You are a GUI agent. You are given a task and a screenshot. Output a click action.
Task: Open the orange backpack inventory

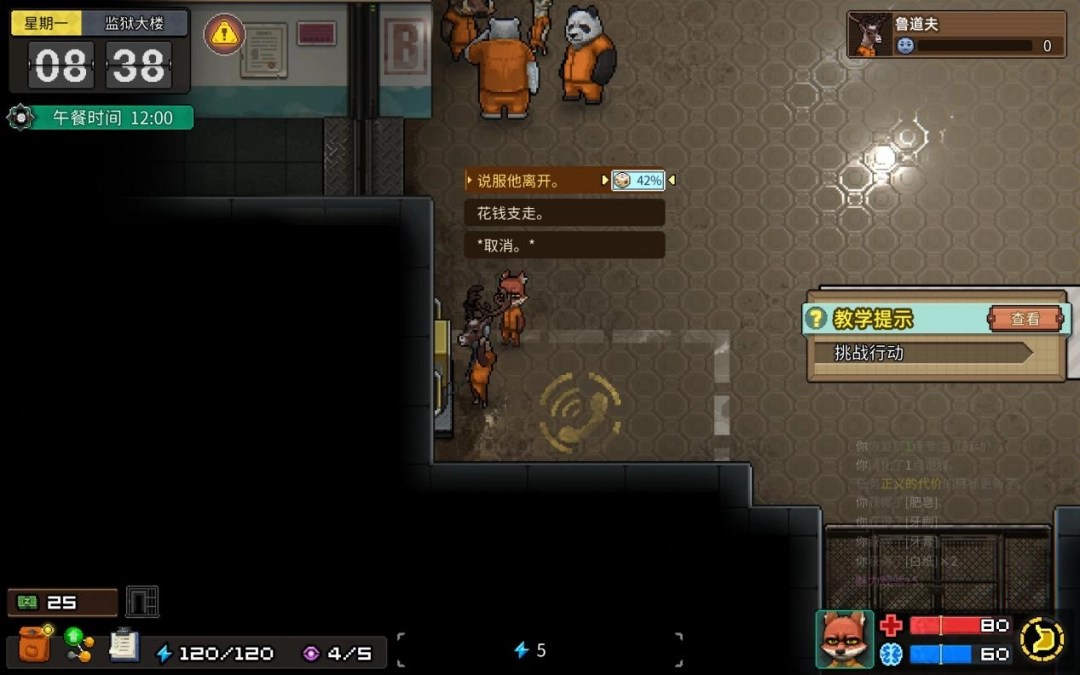35,645
